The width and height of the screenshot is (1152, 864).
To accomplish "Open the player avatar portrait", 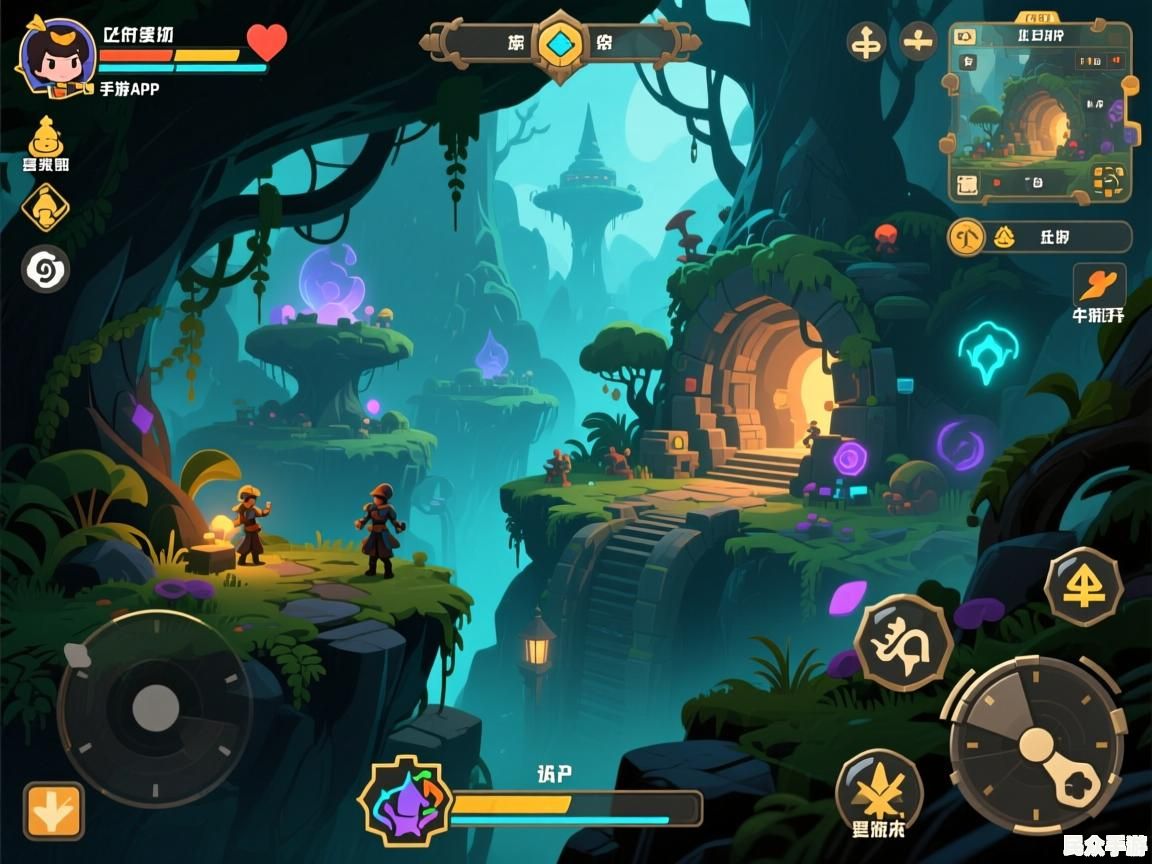I will (x=55, y=58).
